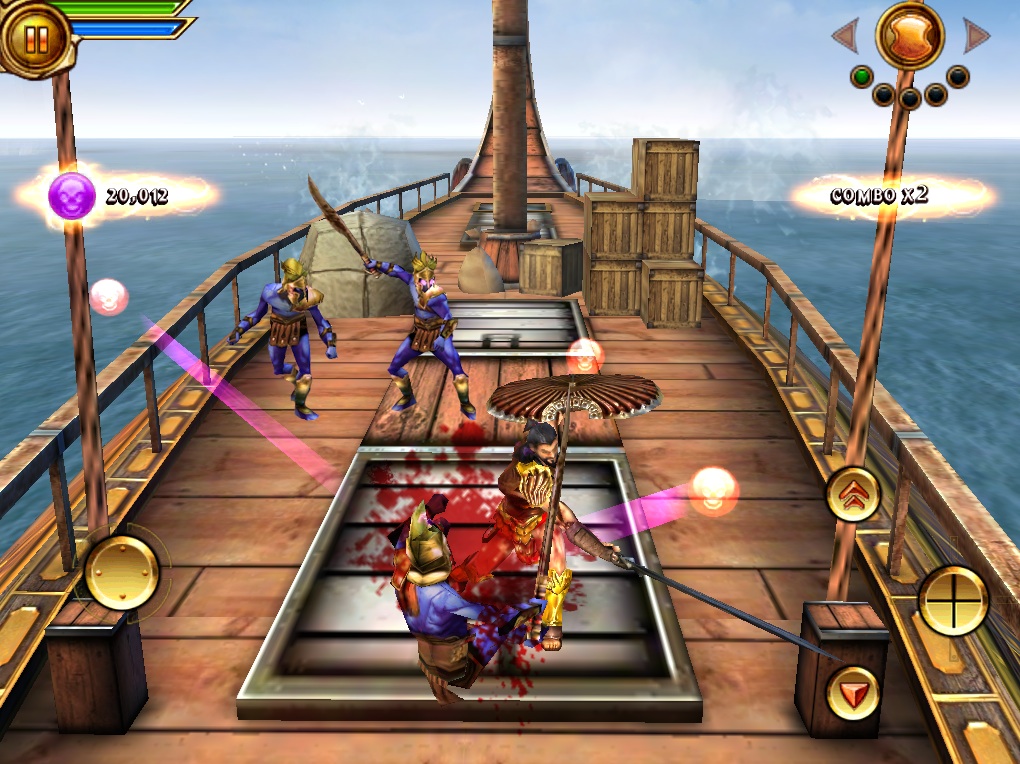Pause the game with the gold button
Screen dimensions: 1020x764
(x=36, y=38)
